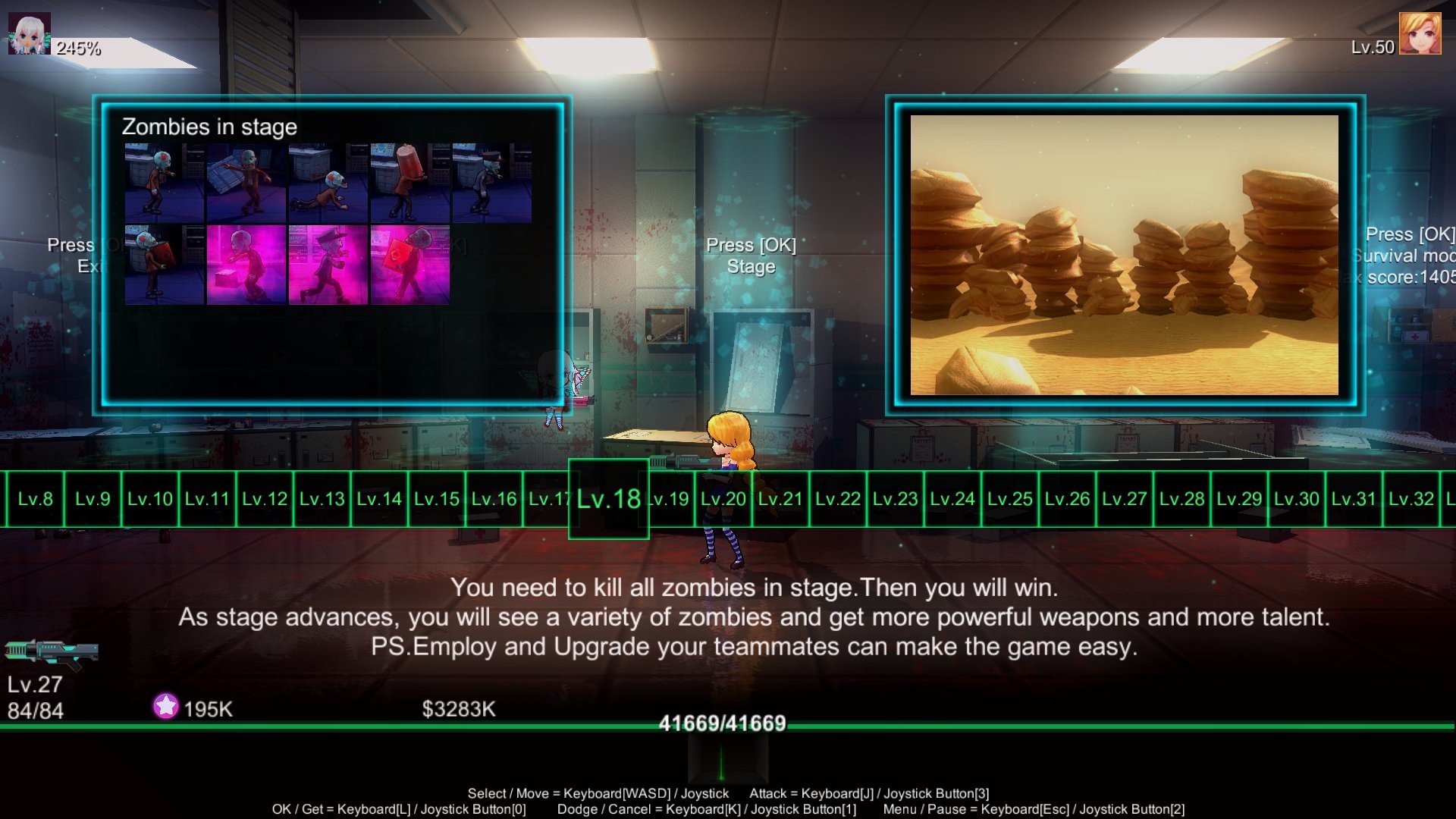The image size is (1456, 819).
Task: Open the desert stage preview window
Action: tap(1130, 254)
